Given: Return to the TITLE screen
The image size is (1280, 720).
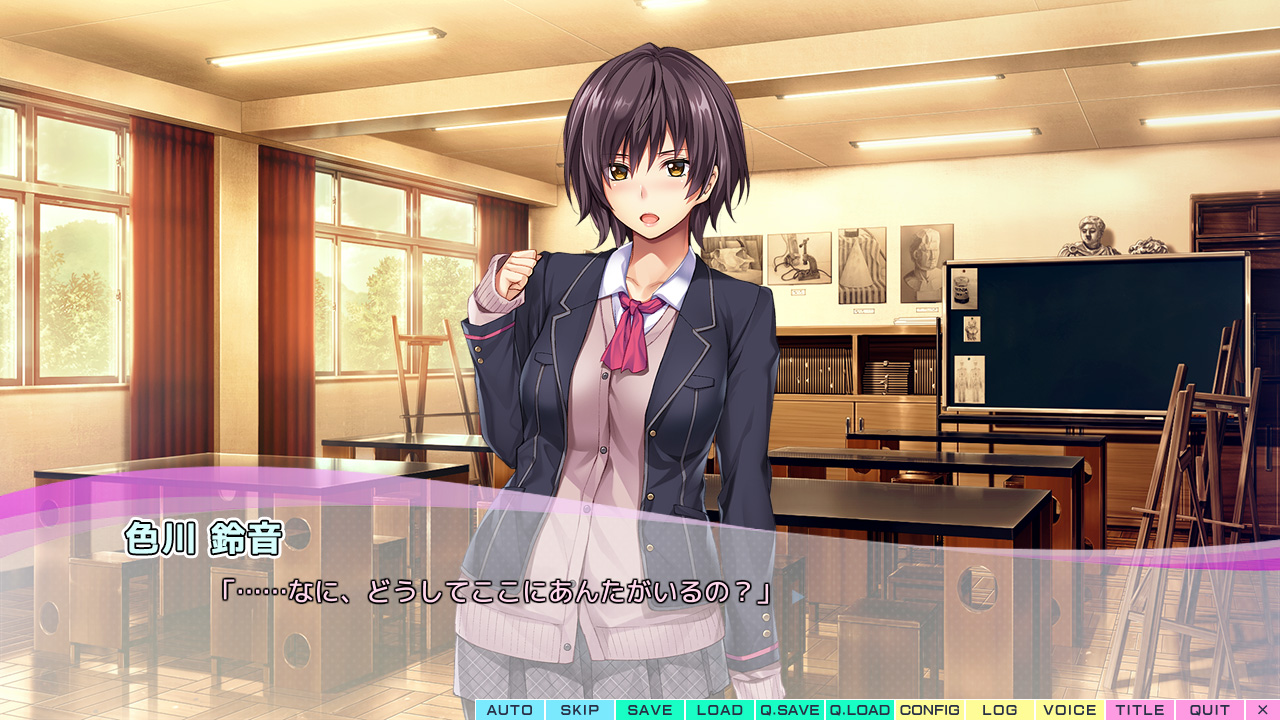Looking at the screenshot, I should [1140, 710].
